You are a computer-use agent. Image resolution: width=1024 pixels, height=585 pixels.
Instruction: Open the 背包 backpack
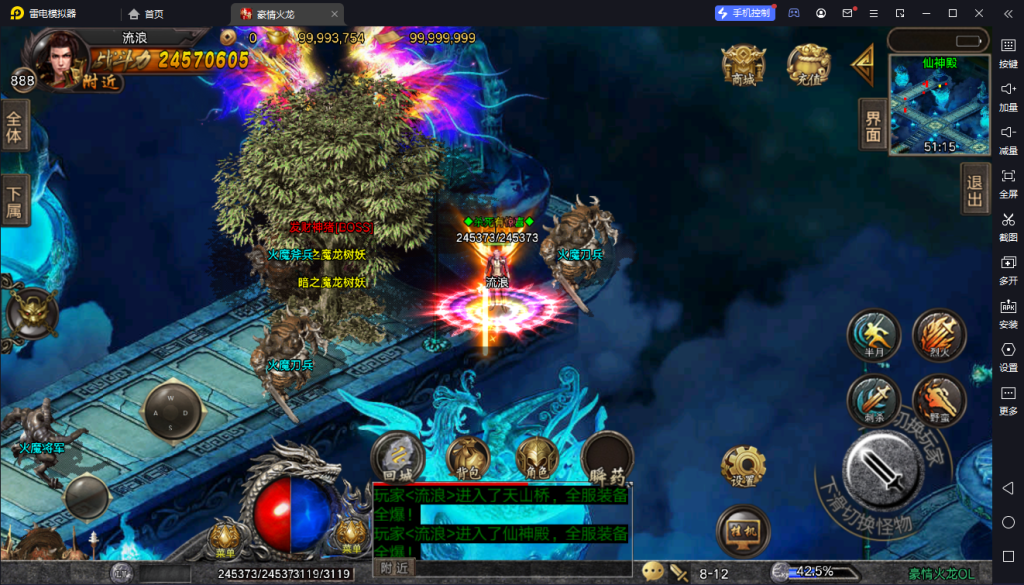click(x=467, y=456)
